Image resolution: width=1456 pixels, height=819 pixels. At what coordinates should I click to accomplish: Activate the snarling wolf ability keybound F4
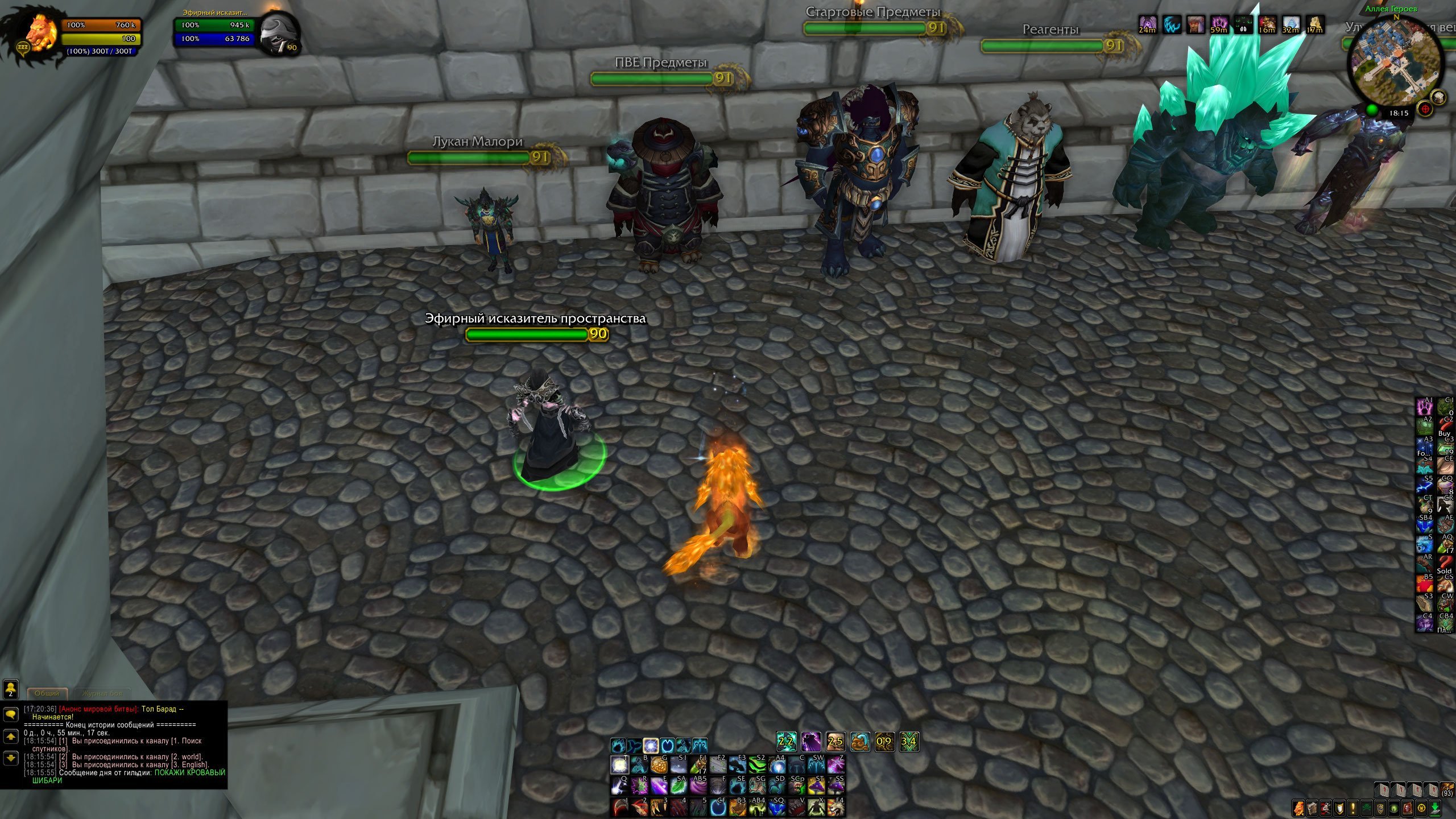click(x=835, y=806)
